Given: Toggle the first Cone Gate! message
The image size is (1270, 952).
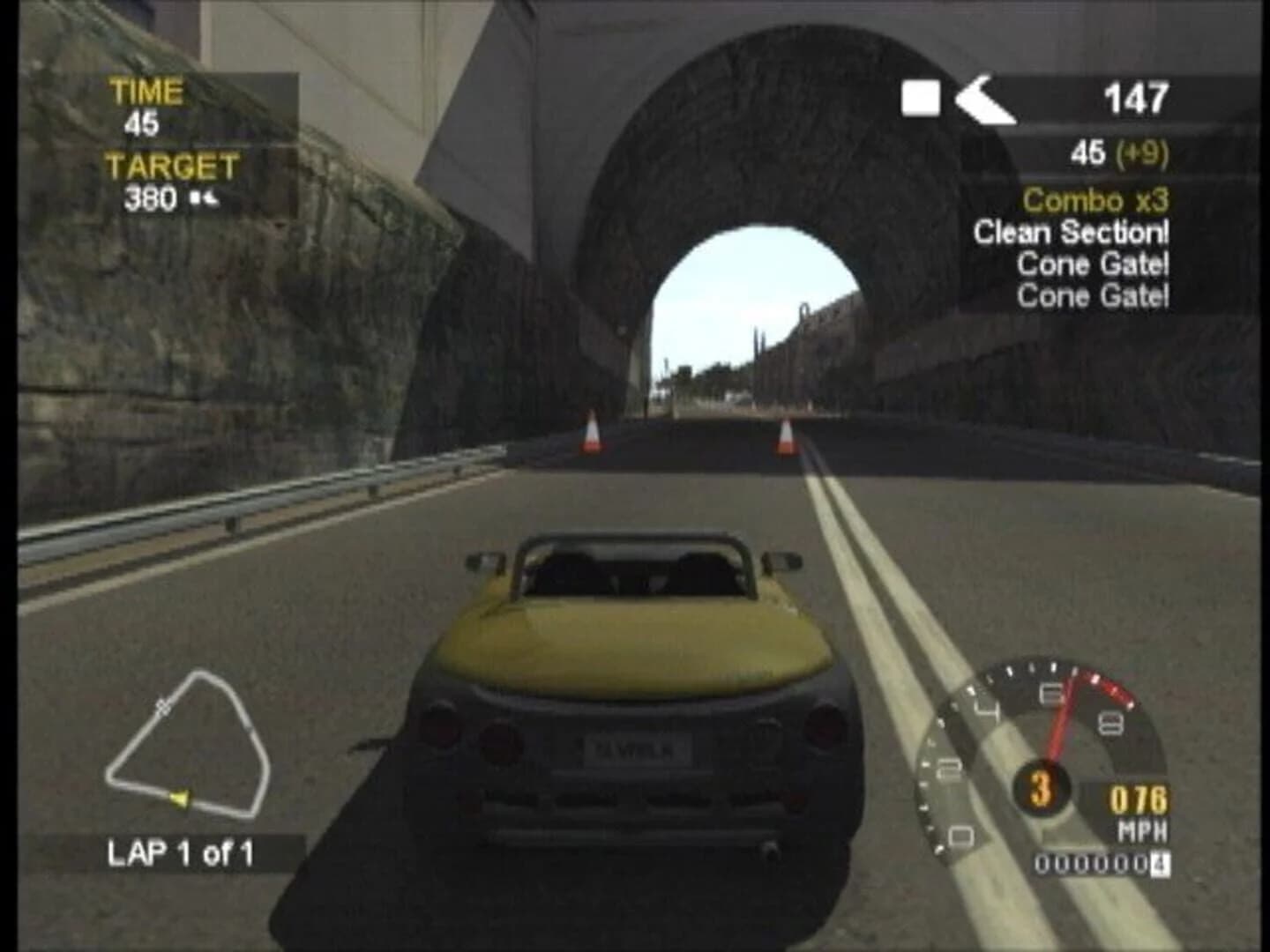Looking at the screenshot, I should coord(1094,265).
